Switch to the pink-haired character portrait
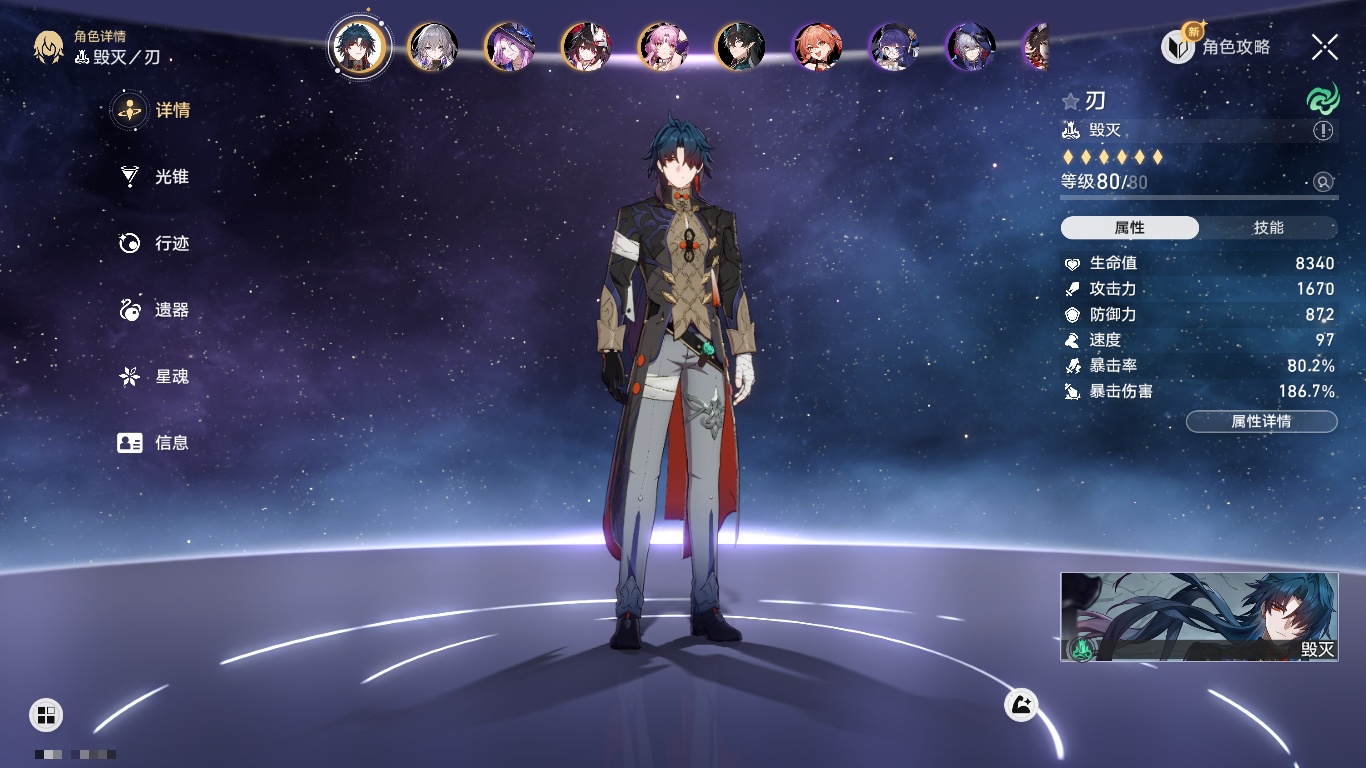 tap(663, 46)
